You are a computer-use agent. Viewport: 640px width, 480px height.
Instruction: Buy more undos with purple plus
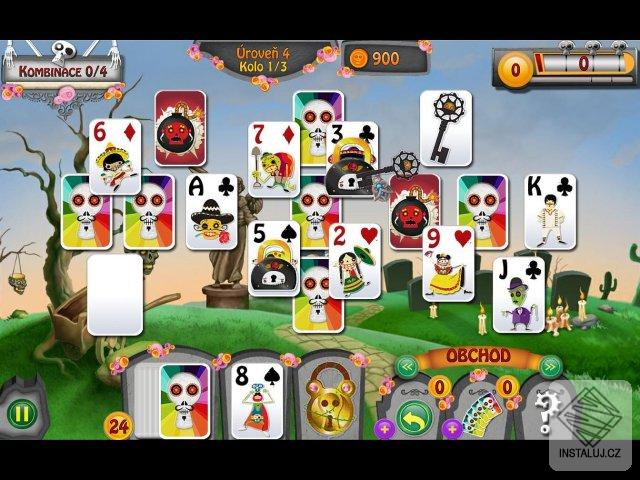(385, 429)
